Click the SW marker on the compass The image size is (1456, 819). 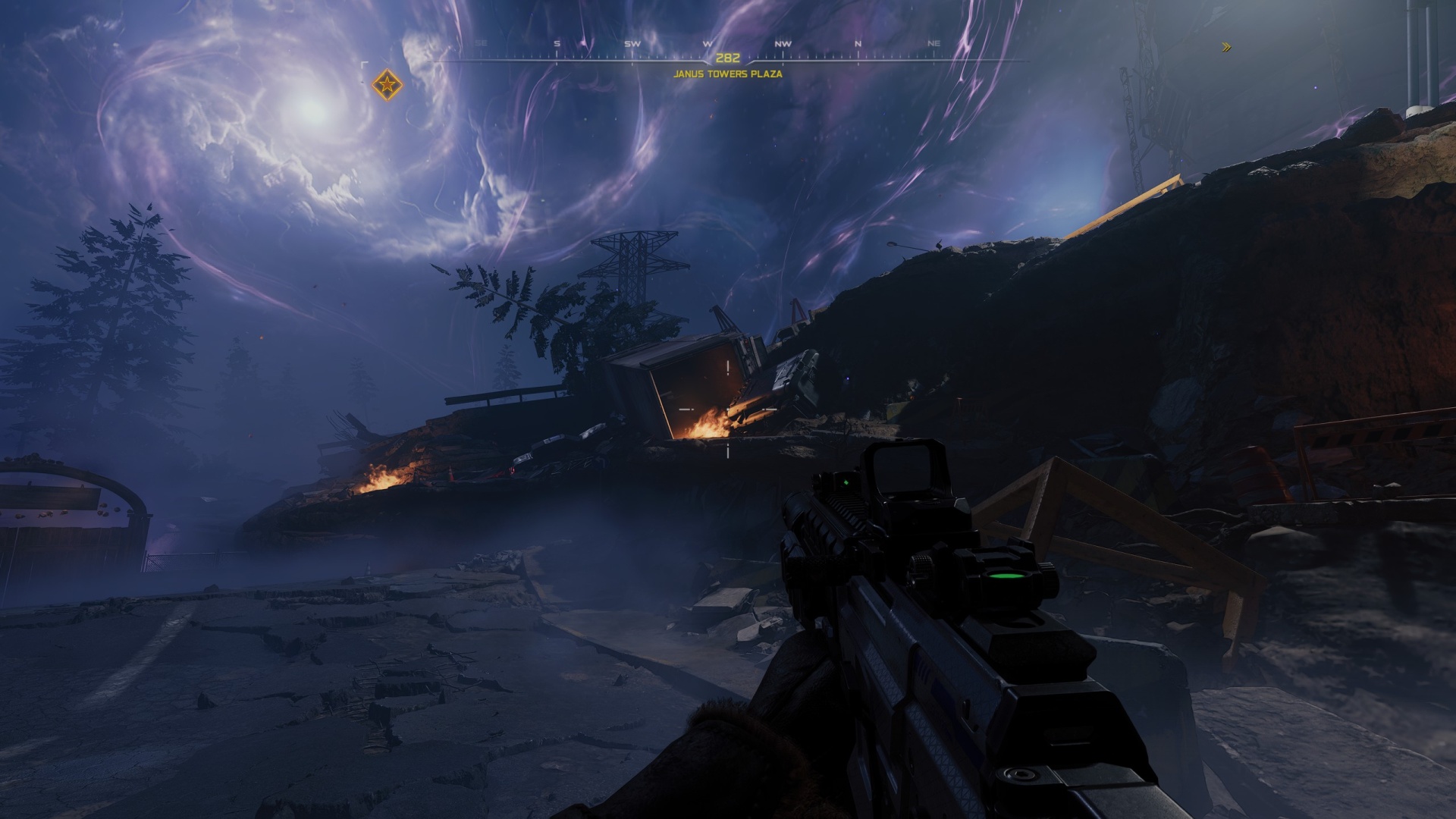(631, 44)
